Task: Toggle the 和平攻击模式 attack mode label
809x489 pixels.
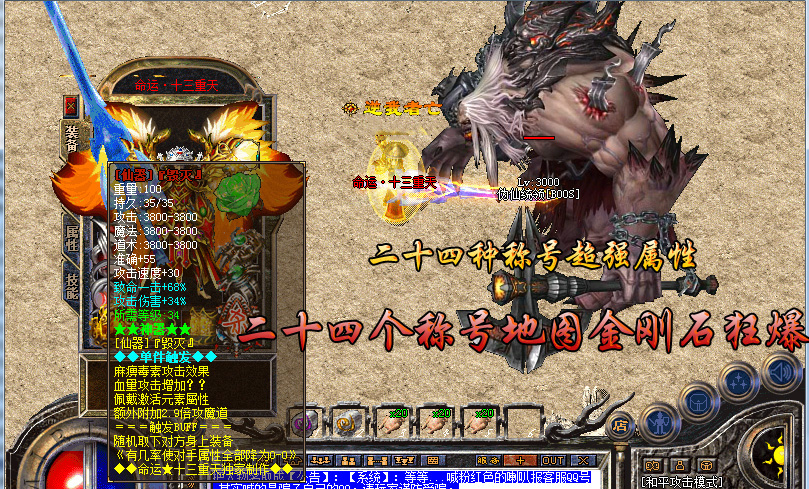Action: (x=682, y=481)
